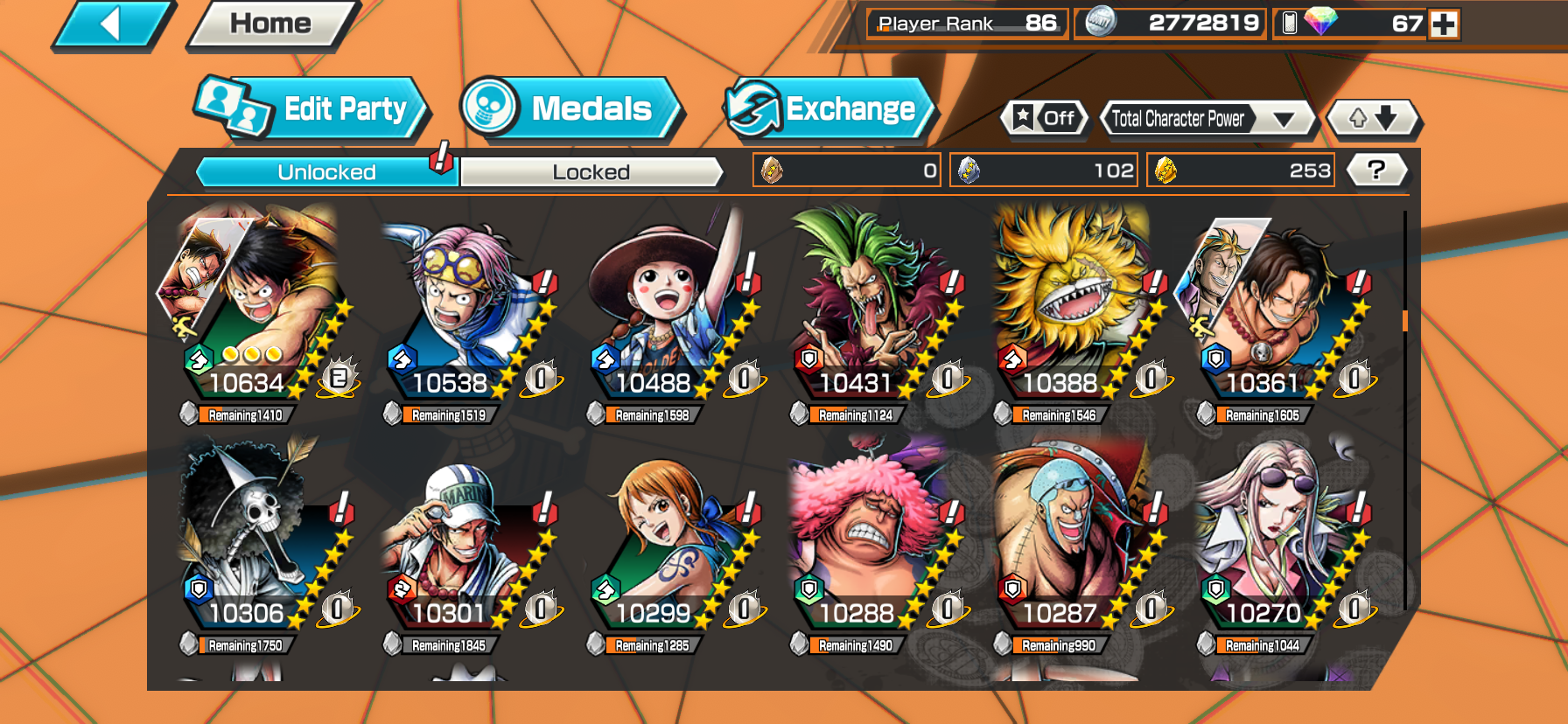Go back with the arrow button
This screenshot has width=1568, height=724.
pyautogui.click(x=112, y=24)
